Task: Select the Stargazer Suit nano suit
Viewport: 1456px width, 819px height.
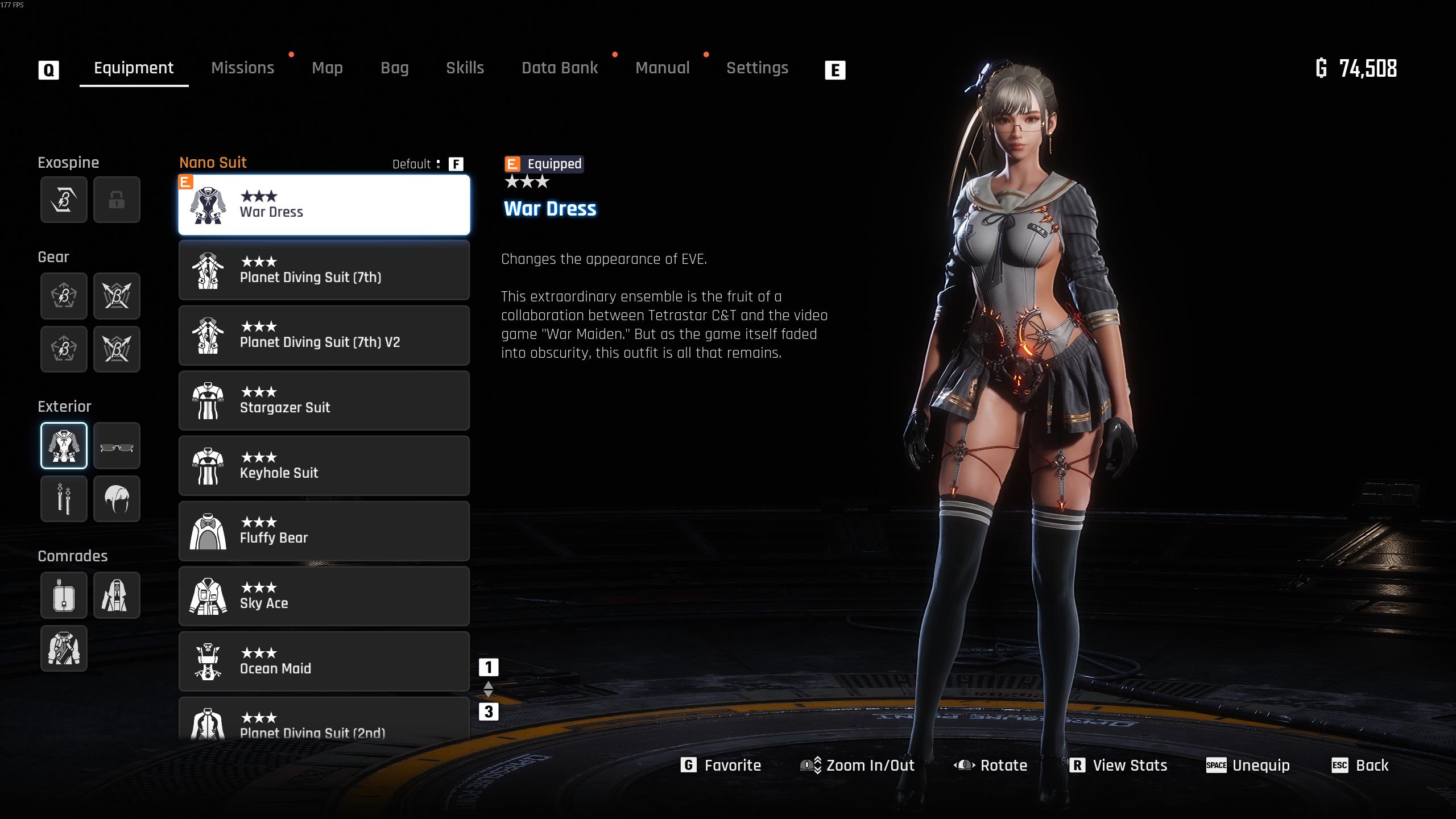Action: (x=324, y=401)
